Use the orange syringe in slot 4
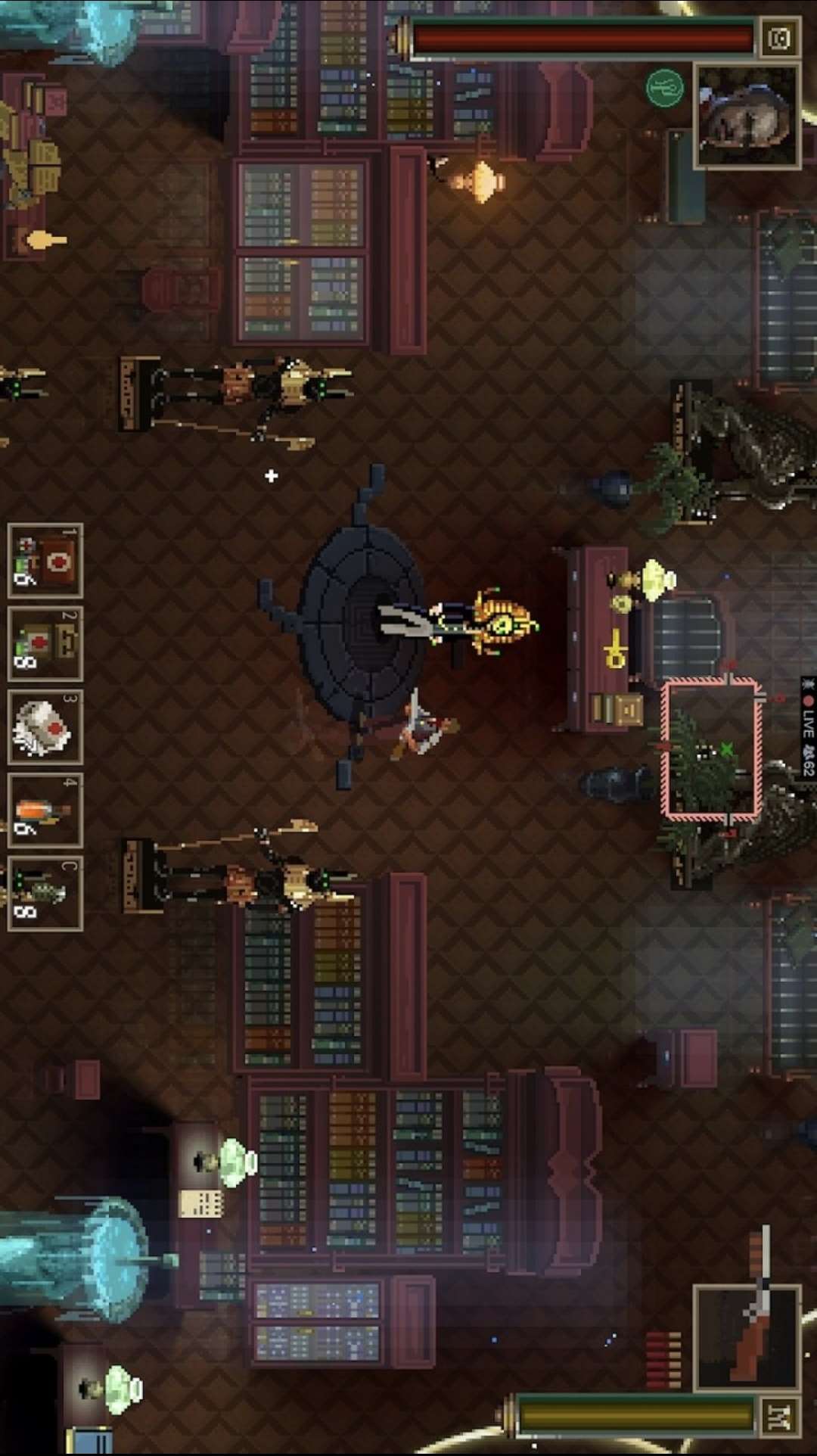The image size is (817, 1456). click(45, 810)
